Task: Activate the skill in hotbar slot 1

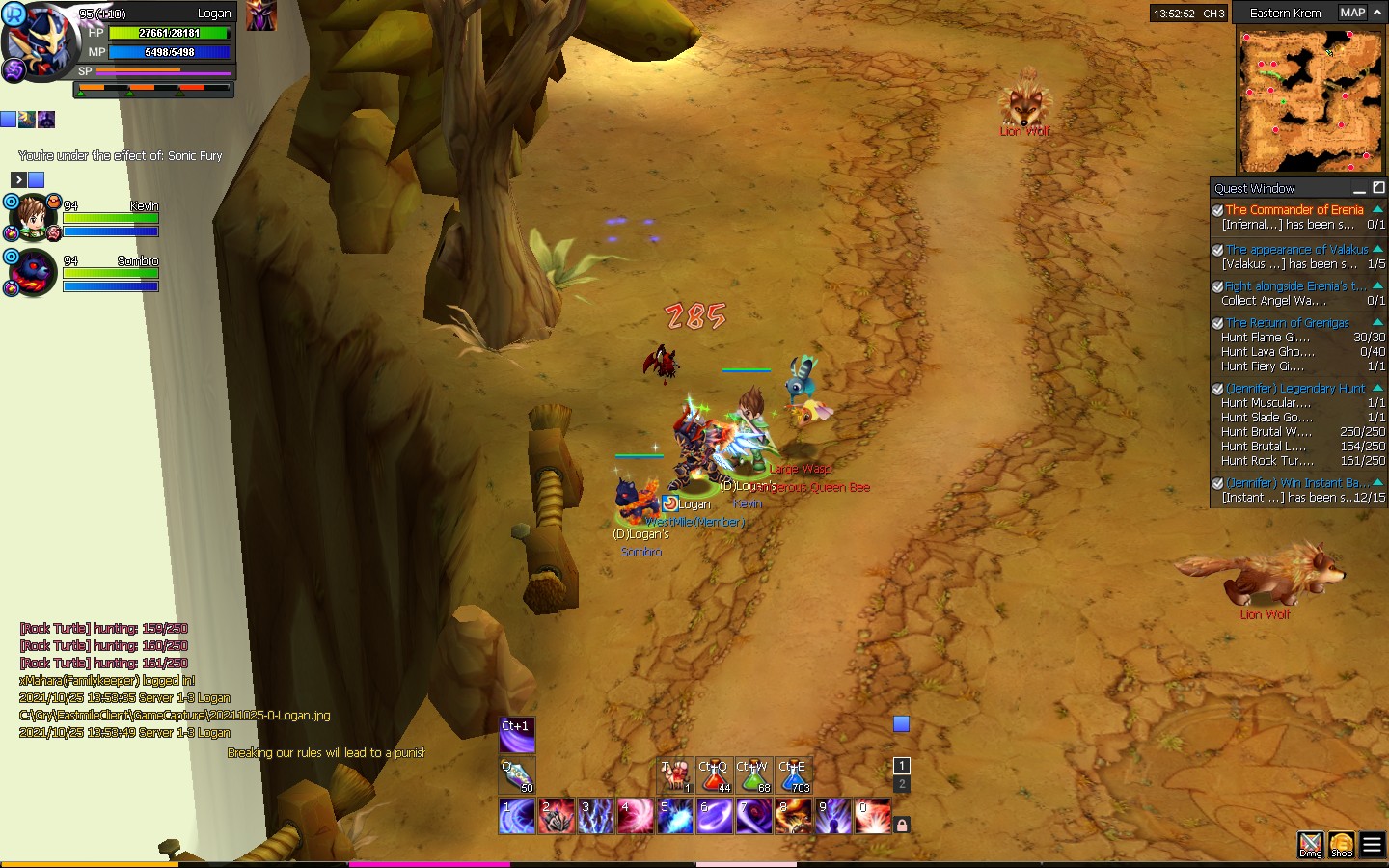Action: [517, 817]
